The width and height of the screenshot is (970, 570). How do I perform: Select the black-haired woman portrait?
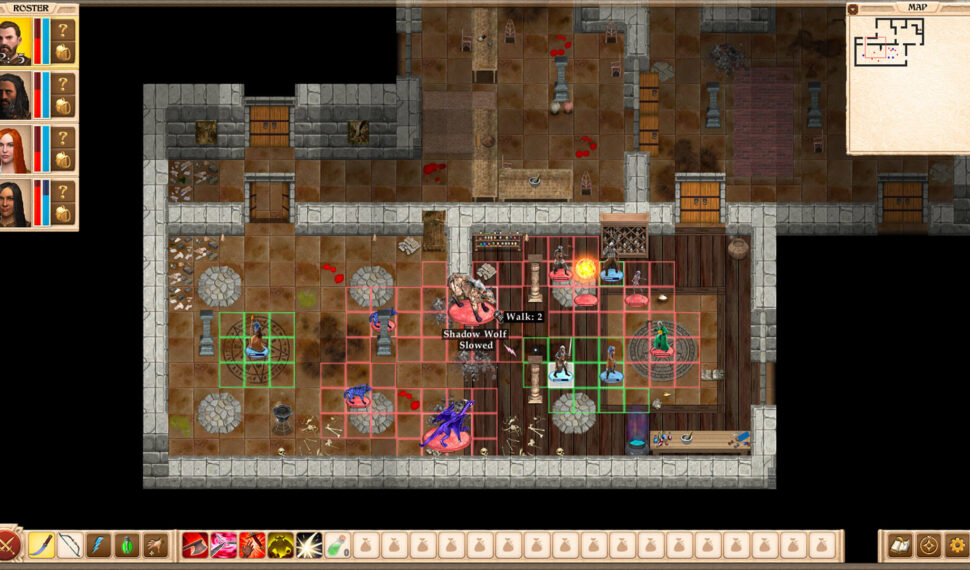[x=15, y=203]
